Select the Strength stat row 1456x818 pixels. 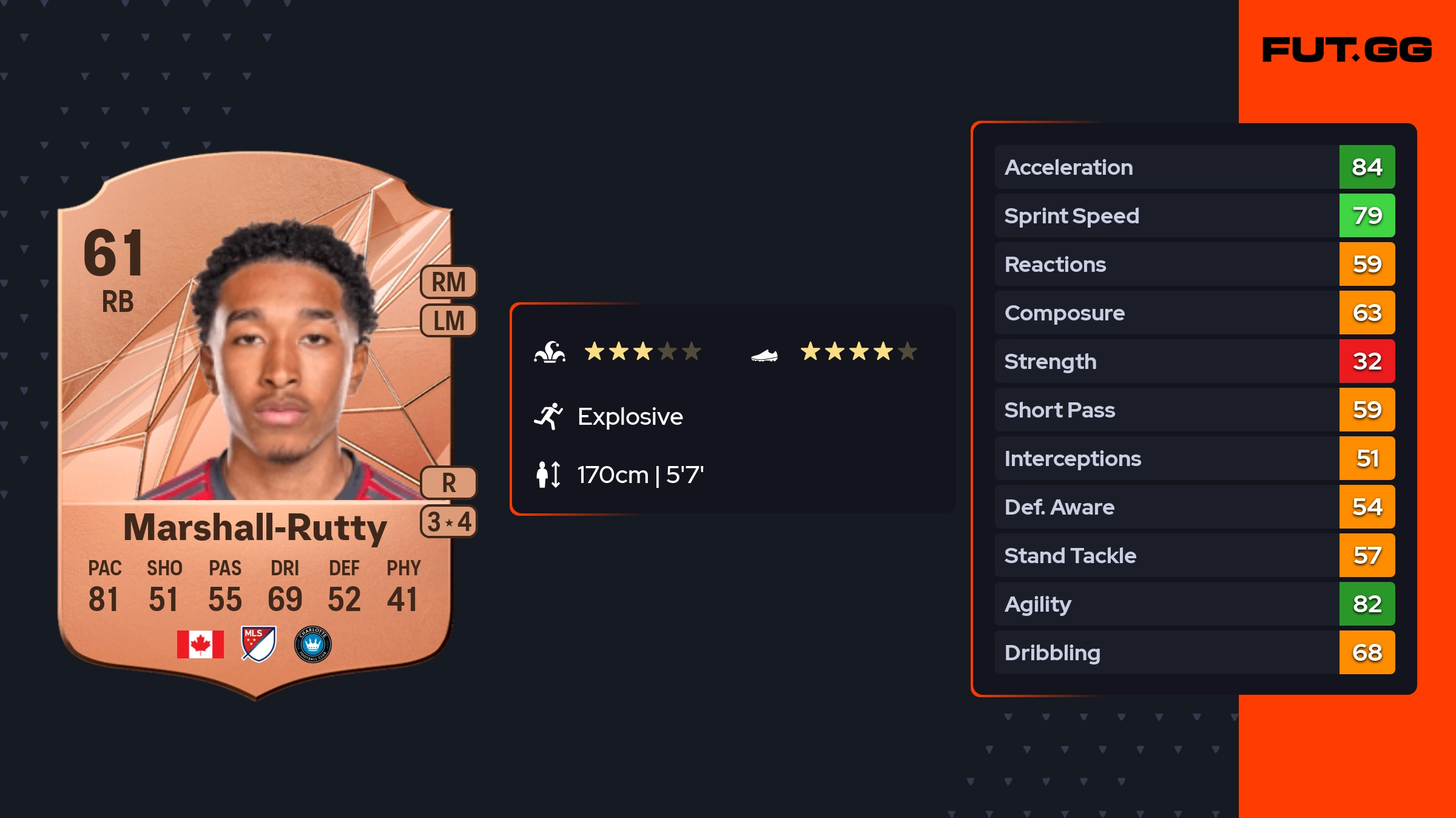point(1194,361)
